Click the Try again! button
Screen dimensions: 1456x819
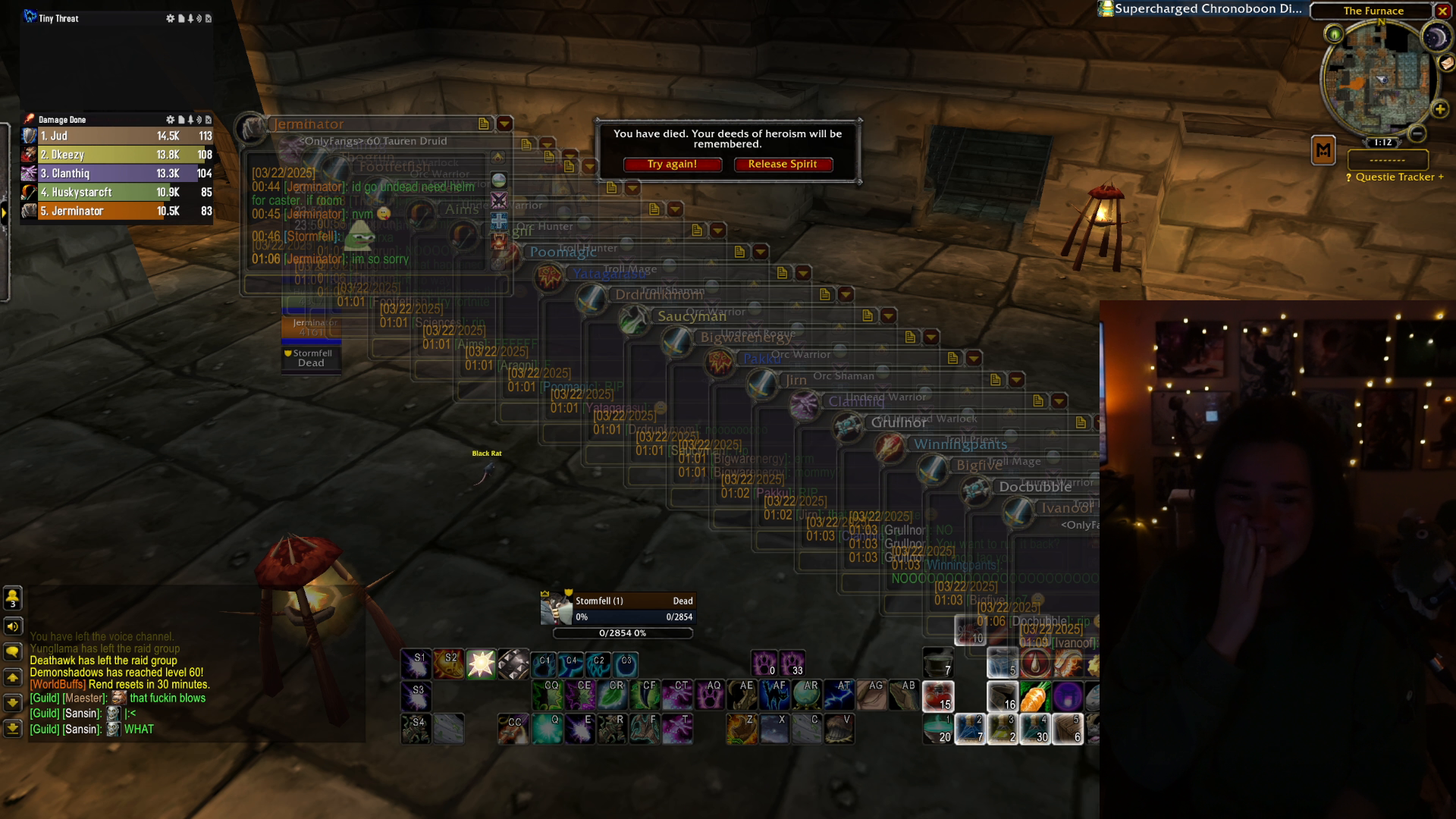(672, 165)
